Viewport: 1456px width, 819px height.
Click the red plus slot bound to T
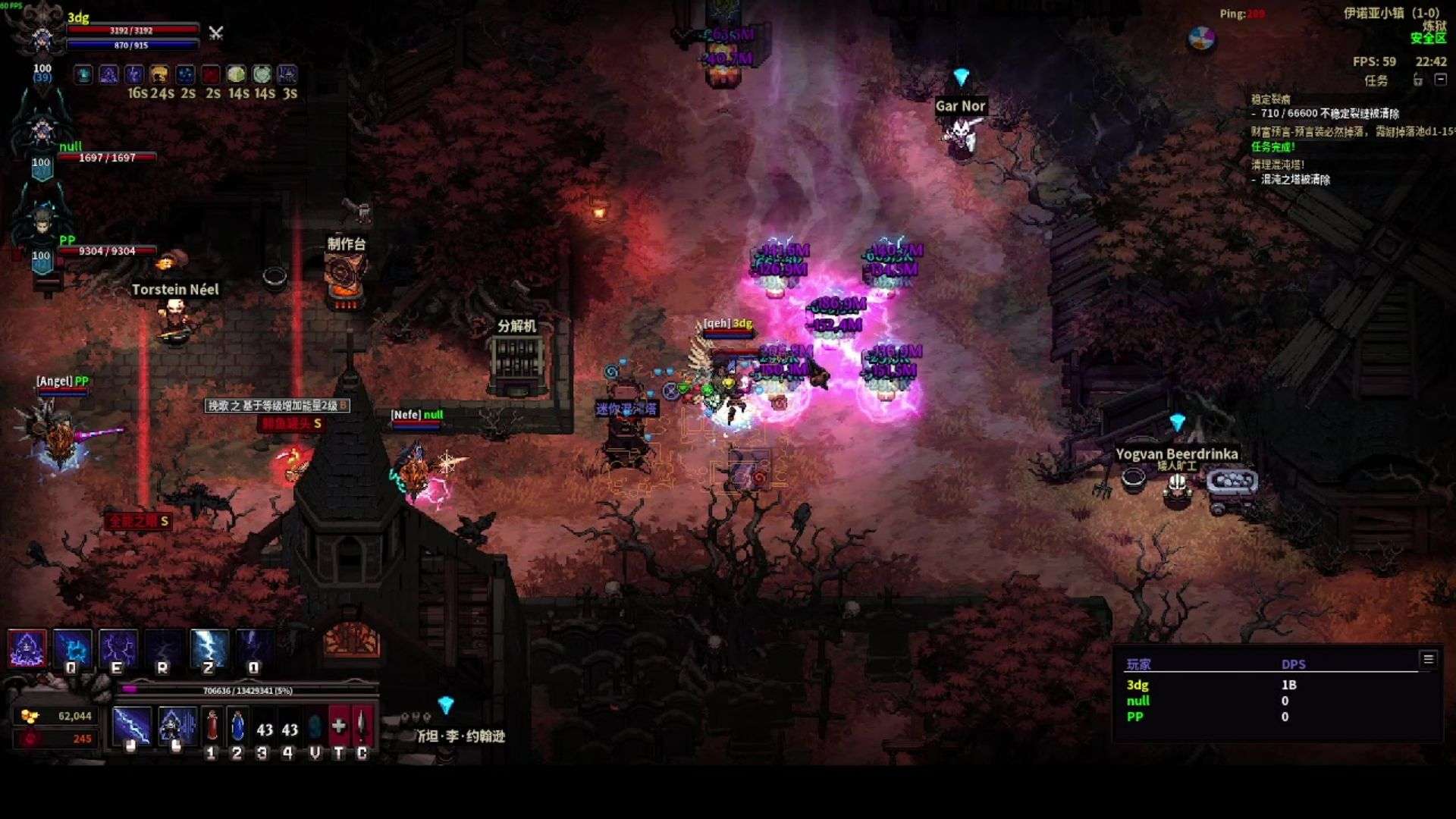click(339, 726)
